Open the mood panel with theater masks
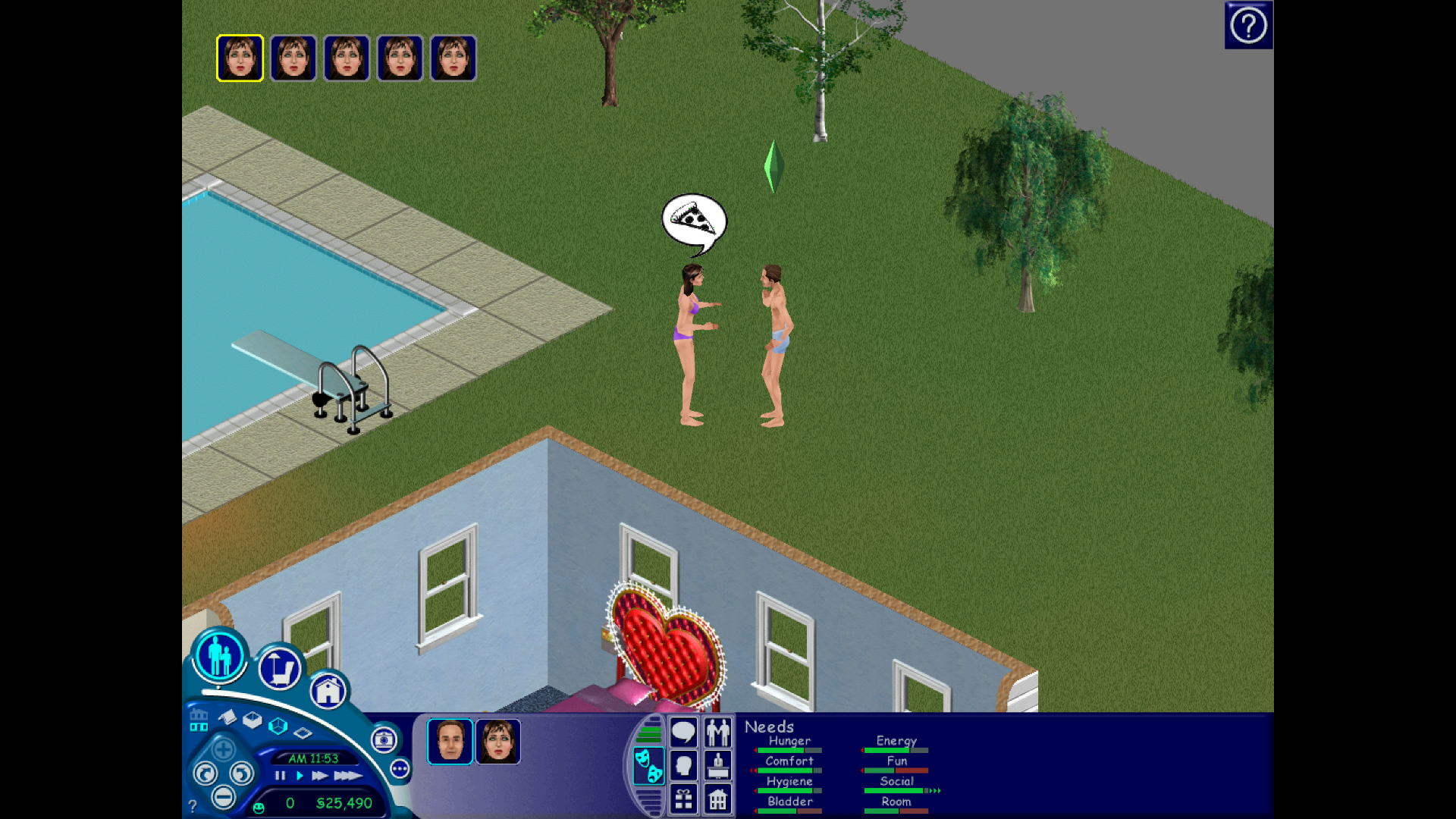 pyautogui.click(x=649, y=765)
